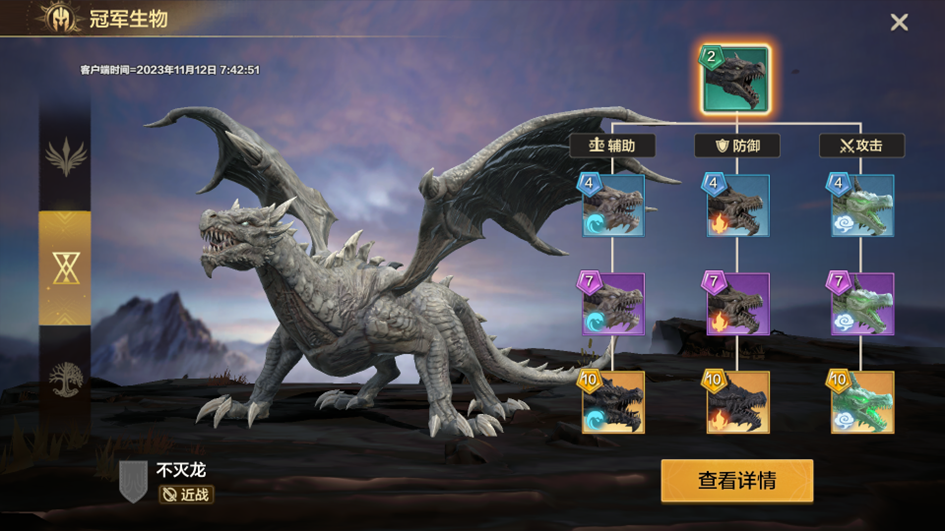Switch to the winged emblem faction tab
This screenshot has width=945, height=531.
pos(65,157)
